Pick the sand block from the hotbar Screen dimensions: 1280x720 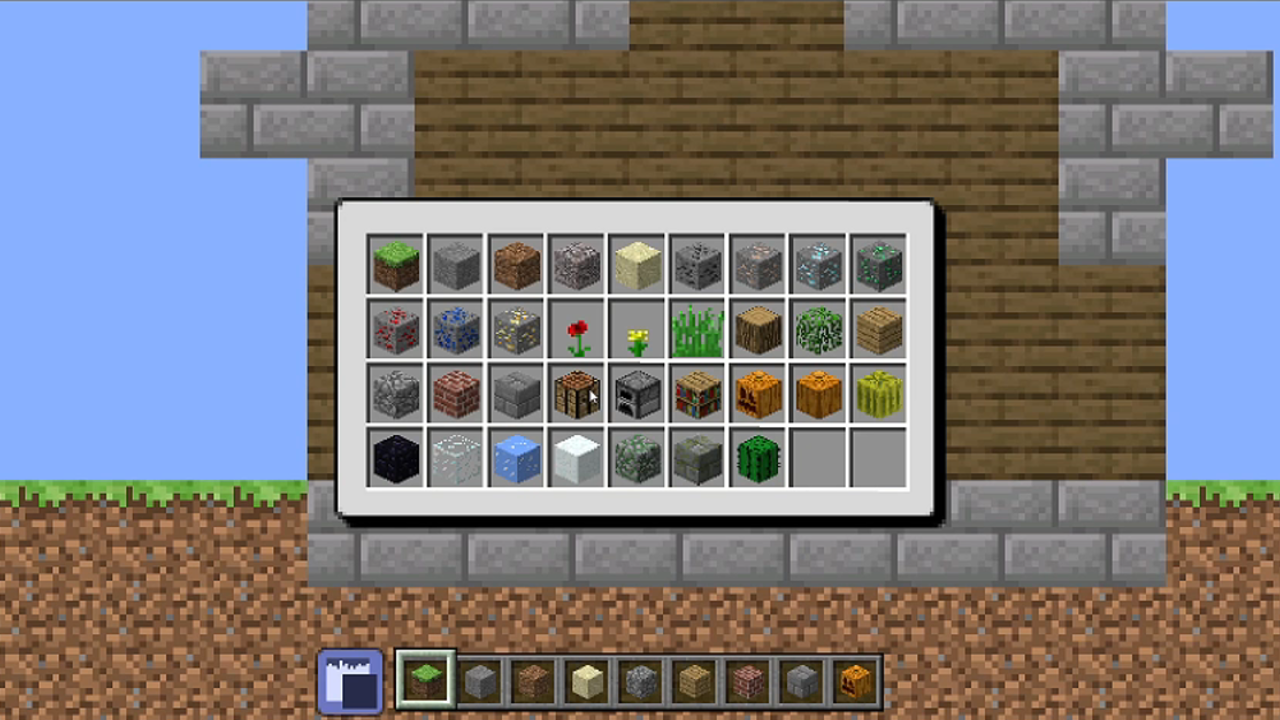[x=586, y=681]
